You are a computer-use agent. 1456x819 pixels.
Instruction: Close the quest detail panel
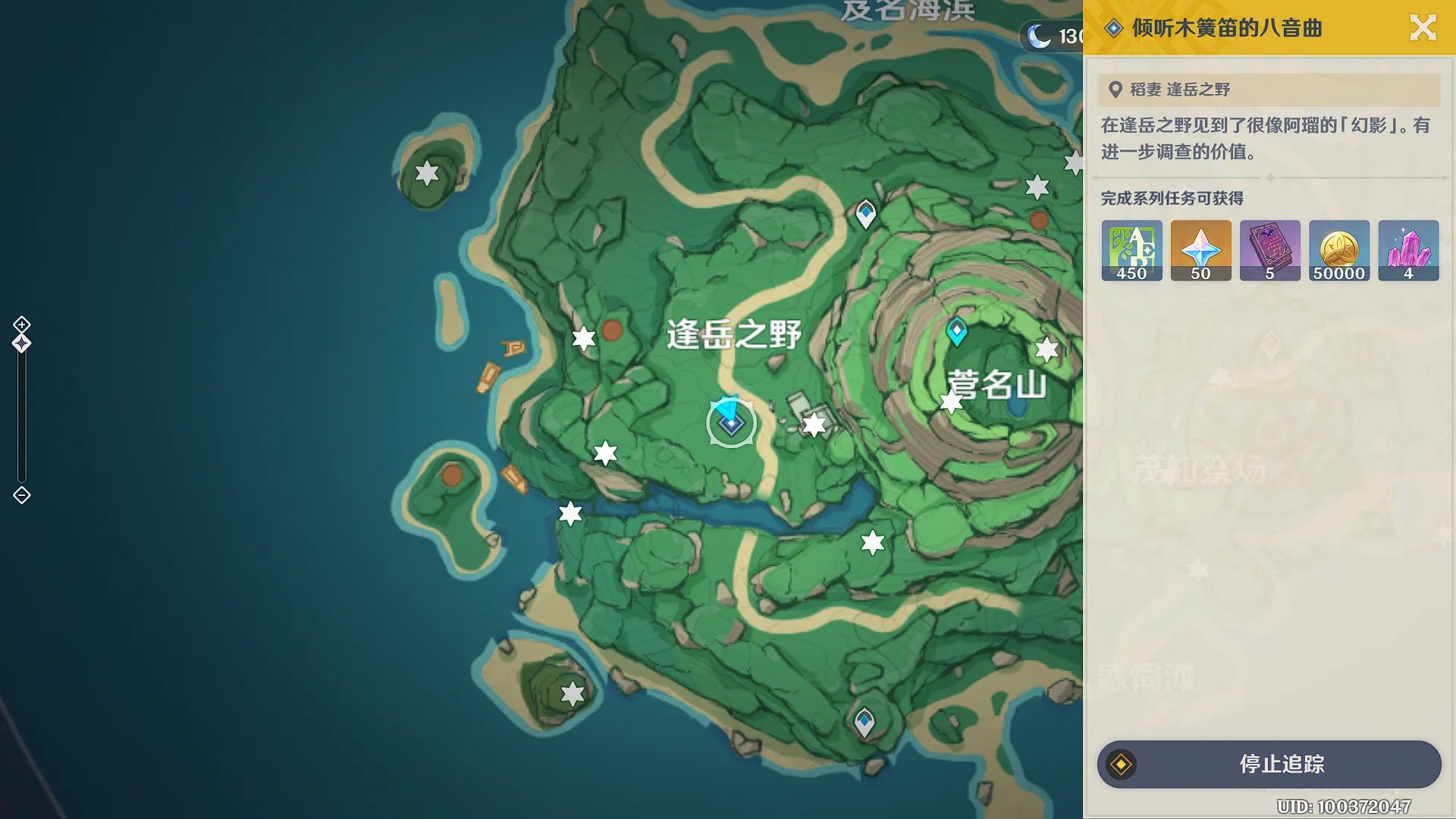click(1423, 28)
